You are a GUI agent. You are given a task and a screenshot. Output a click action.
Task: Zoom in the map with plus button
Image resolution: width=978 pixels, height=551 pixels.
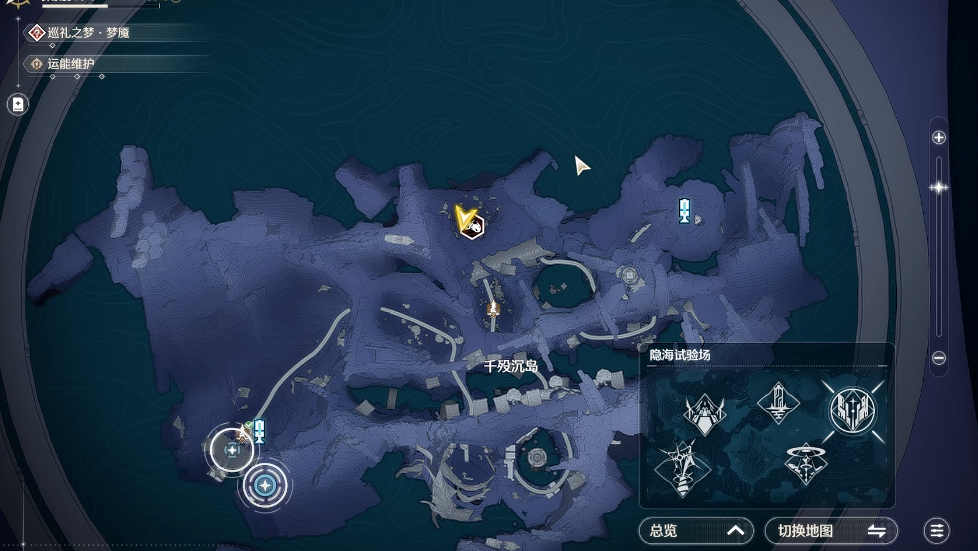(x=938, y=138)
